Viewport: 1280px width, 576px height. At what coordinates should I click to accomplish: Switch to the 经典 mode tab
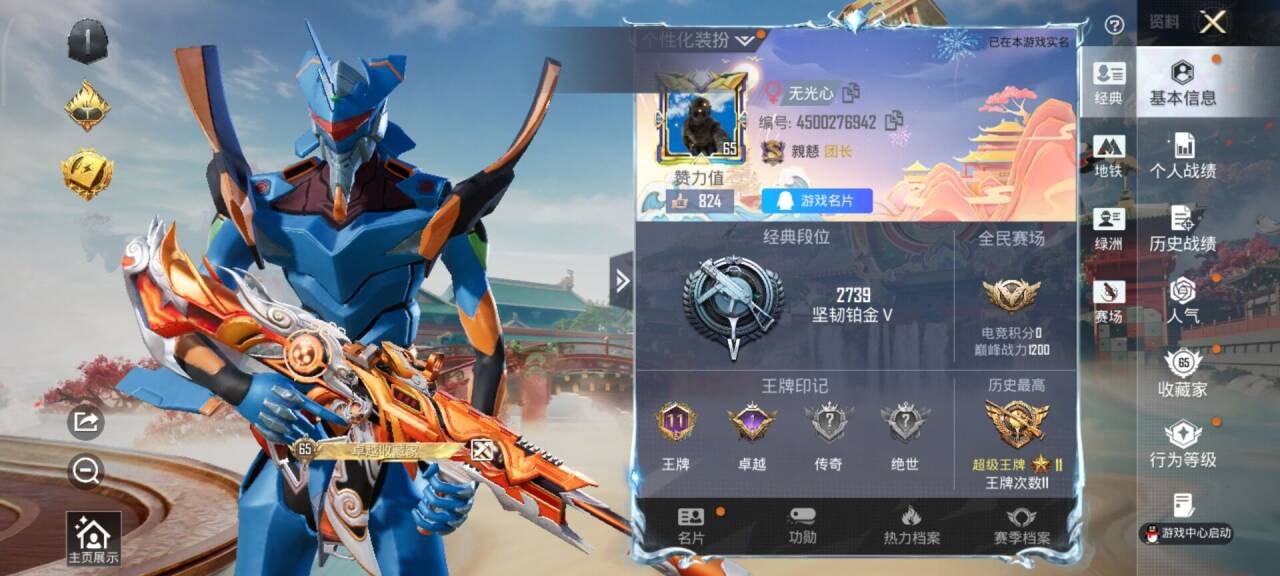(1109, 83)
